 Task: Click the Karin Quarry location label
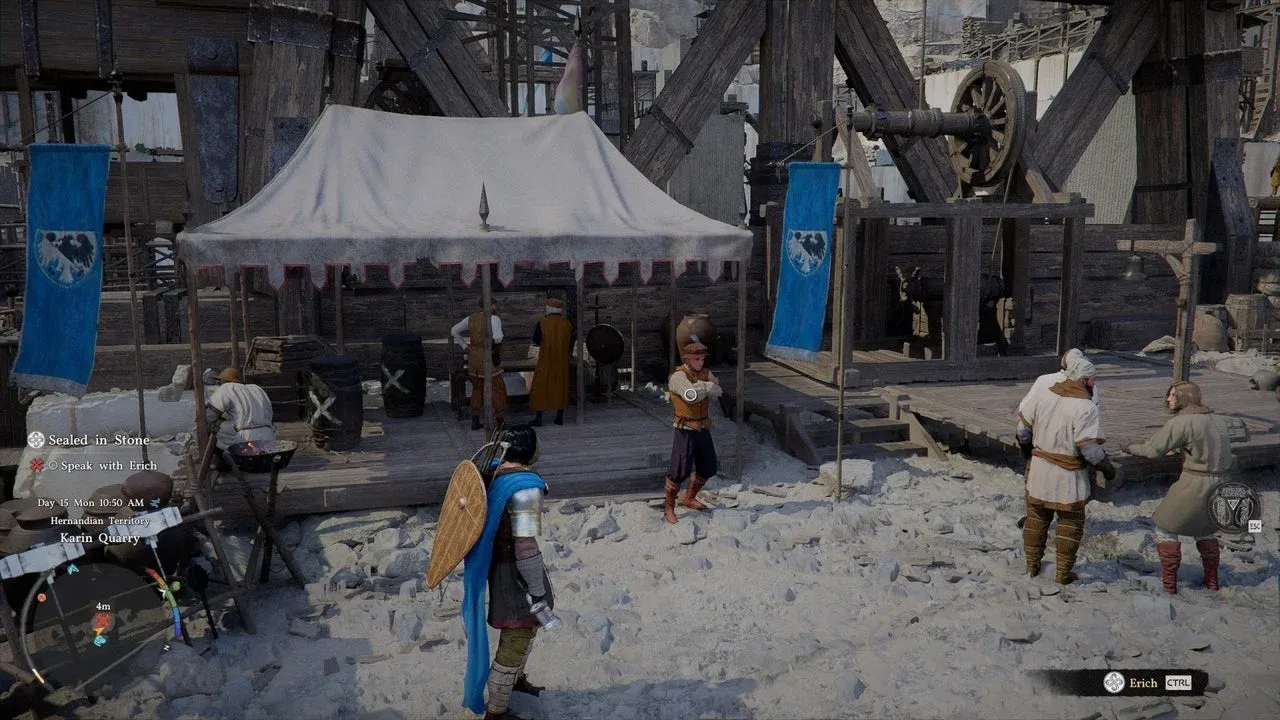[x=99, y=537]
